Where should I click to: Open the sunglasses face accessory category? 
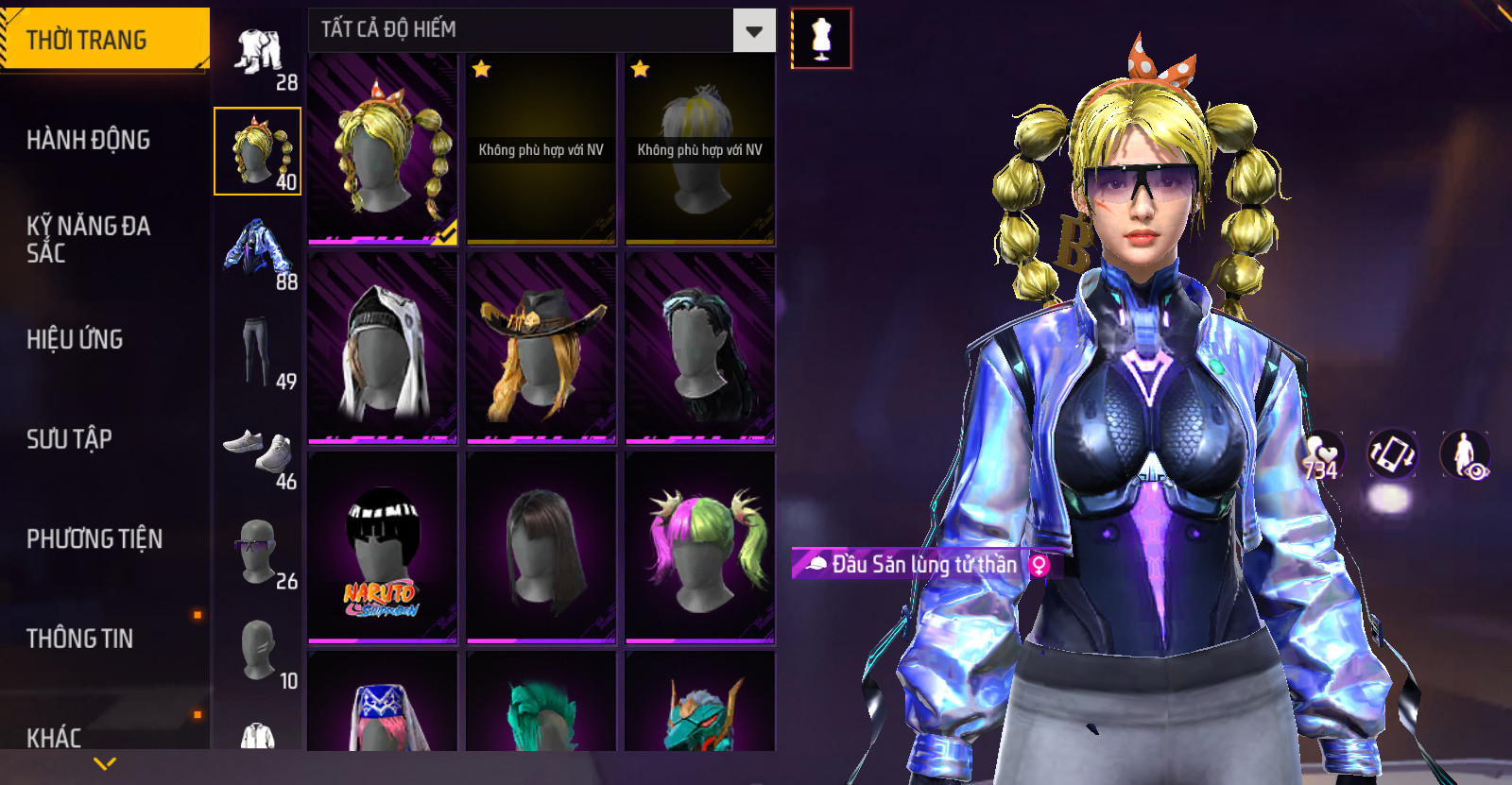coord(257,551)
